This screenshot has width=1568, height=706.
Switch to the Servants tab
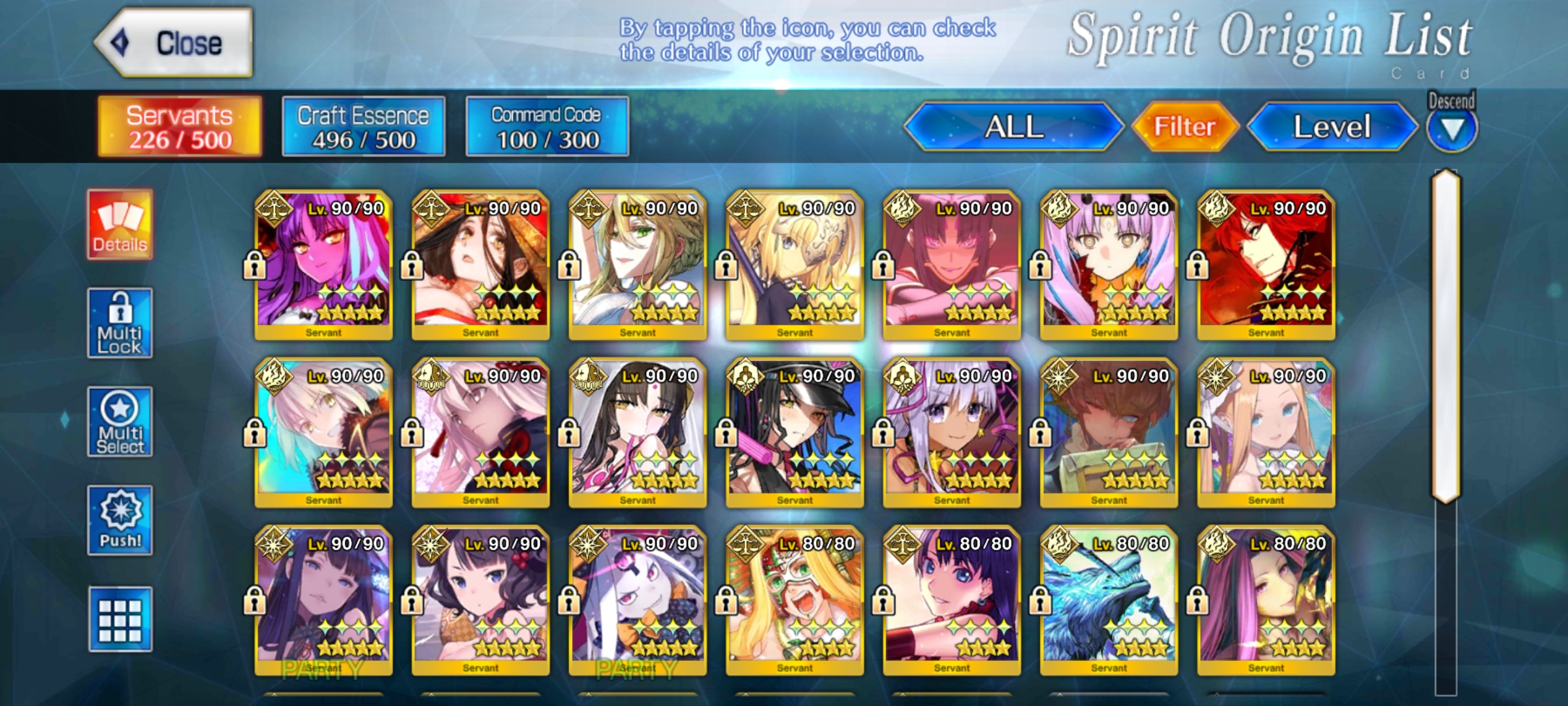tap(180, 127)
